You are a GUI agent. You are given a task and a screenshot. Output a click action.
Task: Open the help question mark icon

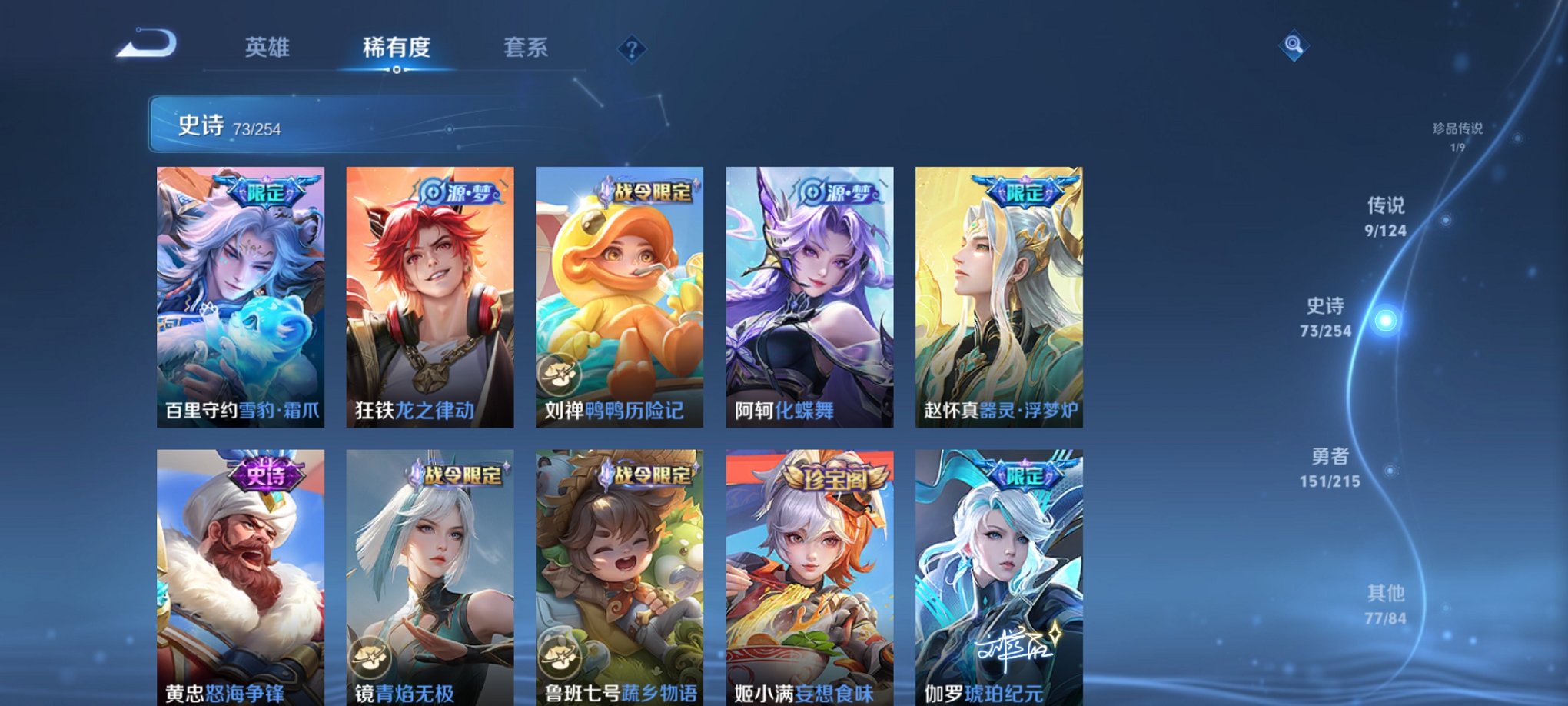click(x=632, y=50)
